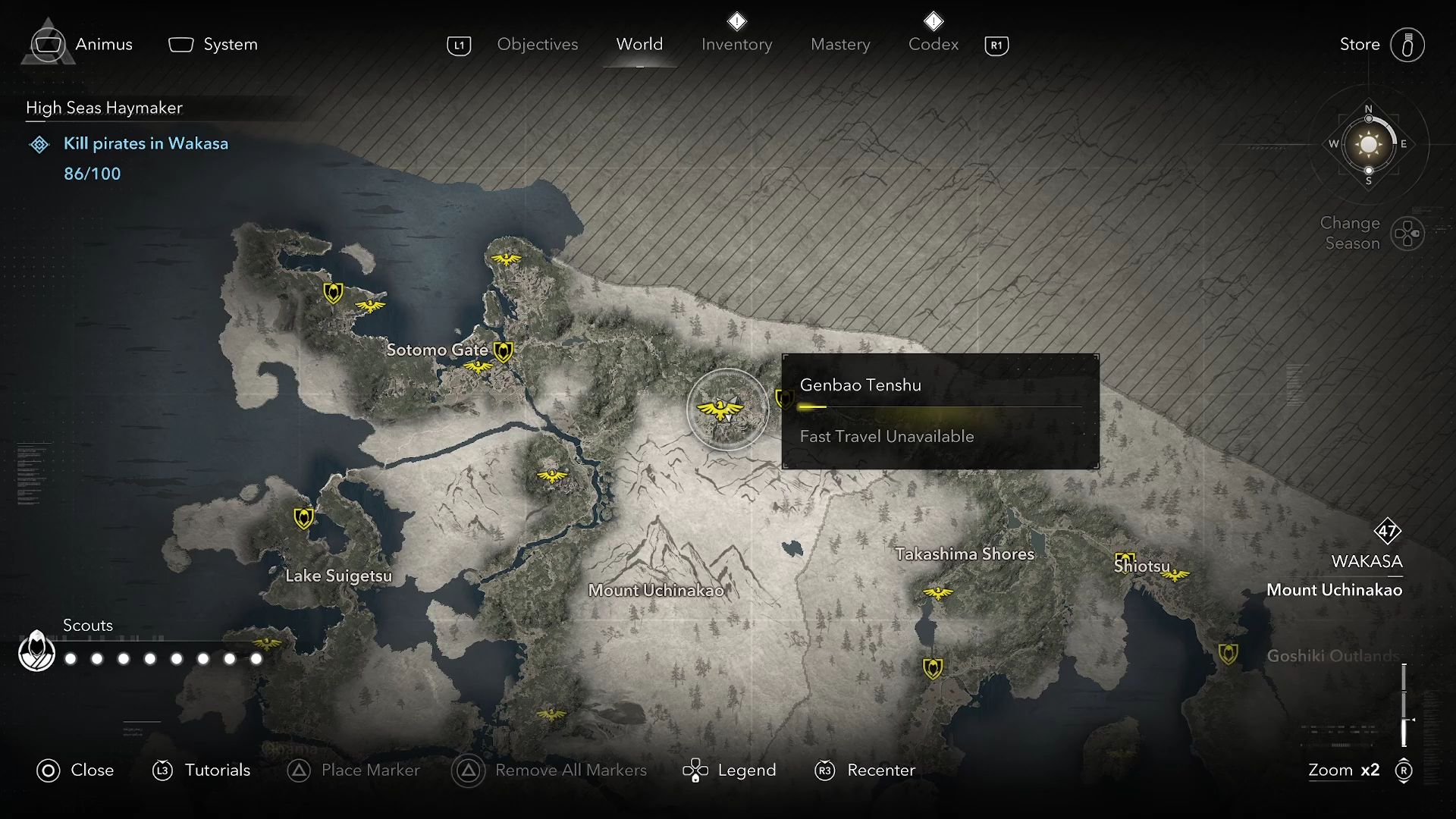Image resolution: width=1456 pixels, height=819 pixels.
Task: Select the Takashima Shores viewpoint marker
Action: pyautogui.click(x=937, y=592)
